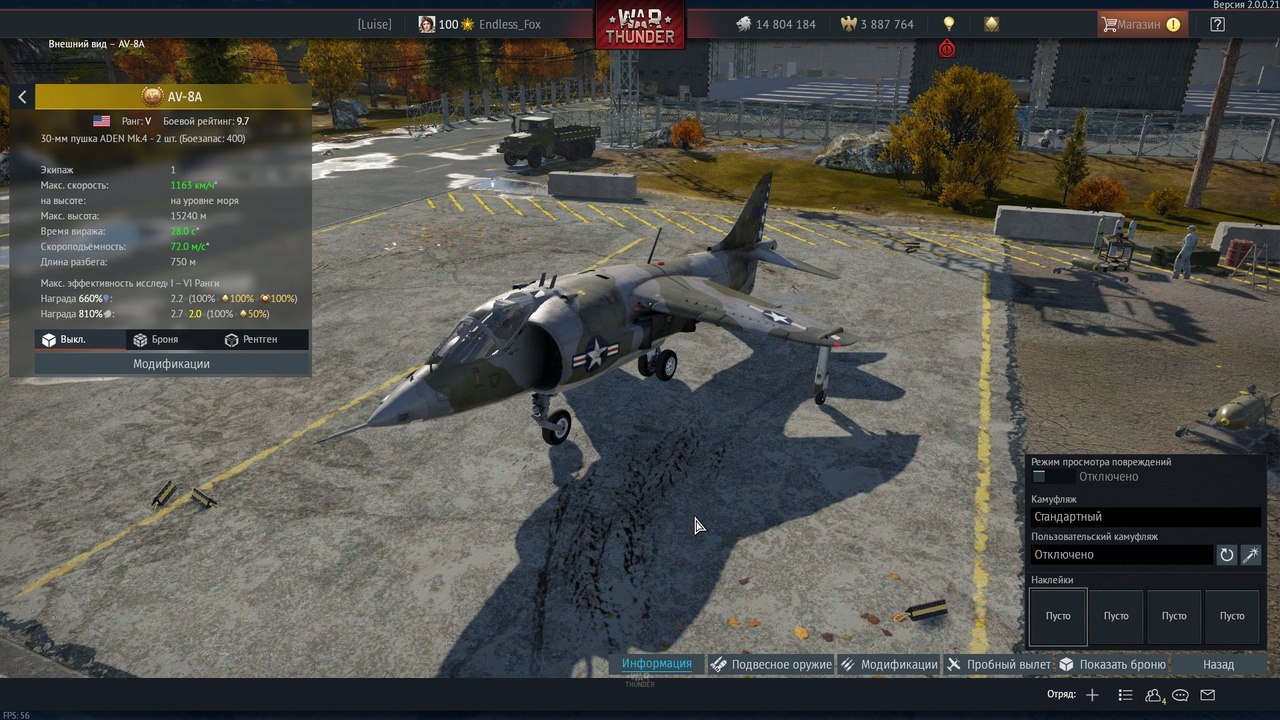Open Подвесное оружие from the bottom bar

click(771, 664)
